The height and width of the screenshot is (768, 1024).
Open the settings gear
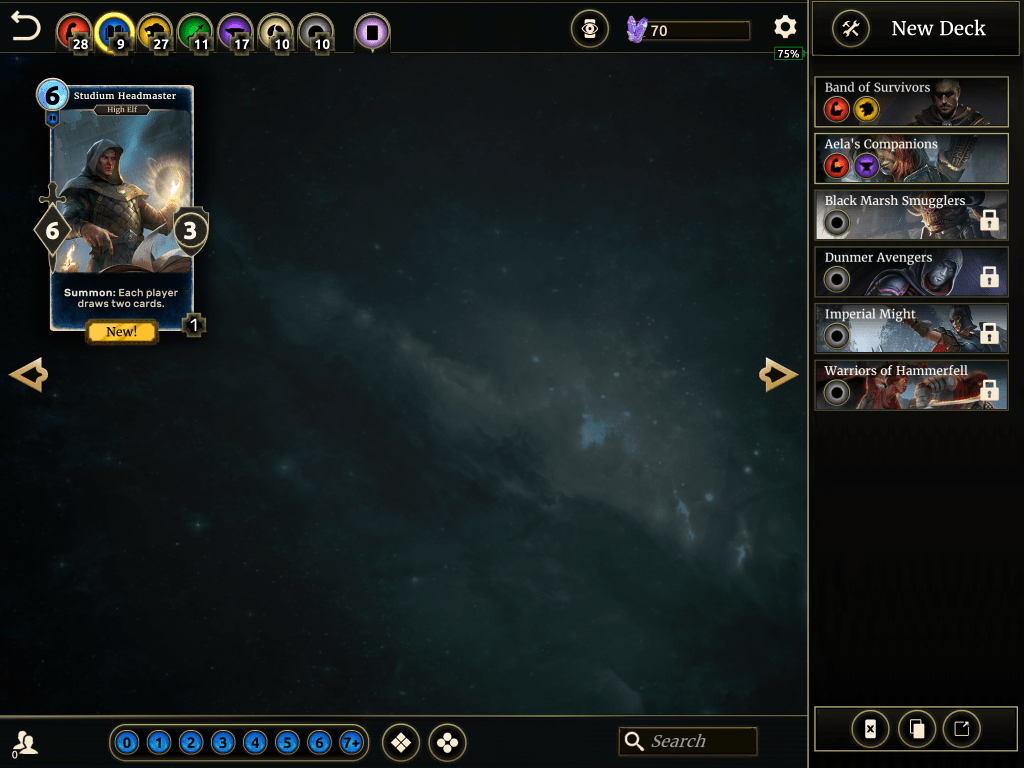tap(785, 28)
